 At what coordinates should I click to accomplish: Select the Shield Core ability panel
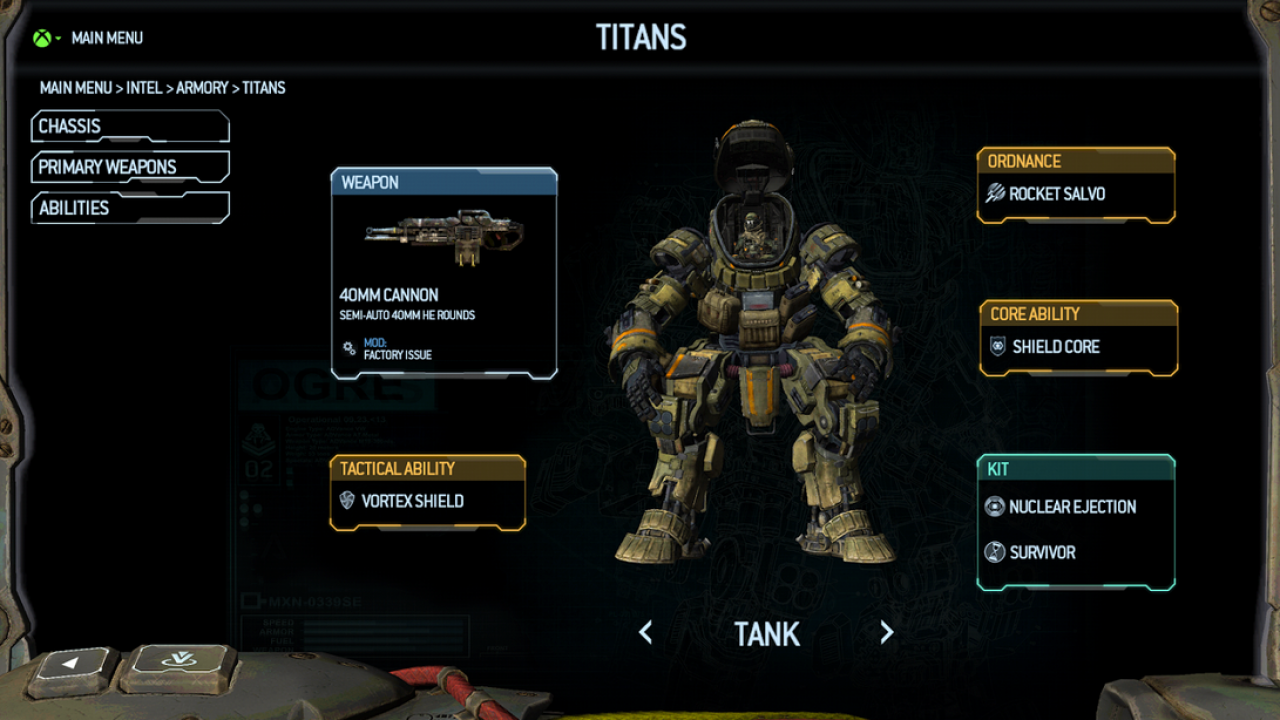click(x=1078, y=347)
